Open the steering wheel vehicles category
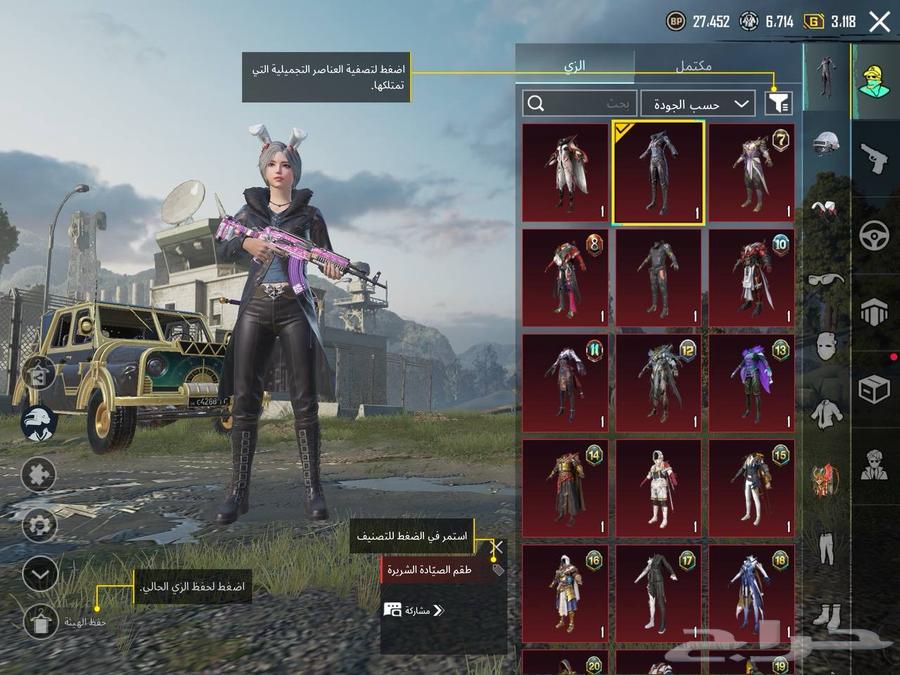 (x=875, y=236)
